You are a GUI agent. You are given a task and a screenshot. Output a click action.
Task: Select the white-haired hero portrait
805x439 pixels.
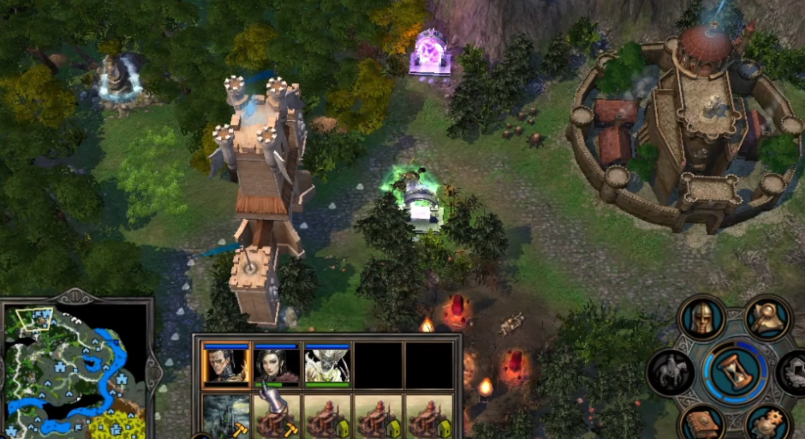327,366
